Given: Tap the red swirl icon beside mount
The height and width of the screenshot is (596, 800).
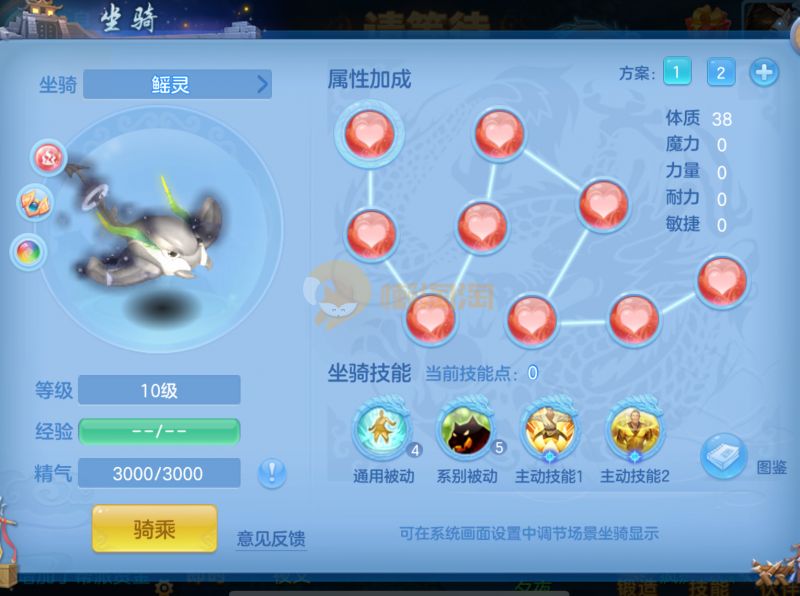Looking at the screenshot, I should click(47, 156).
